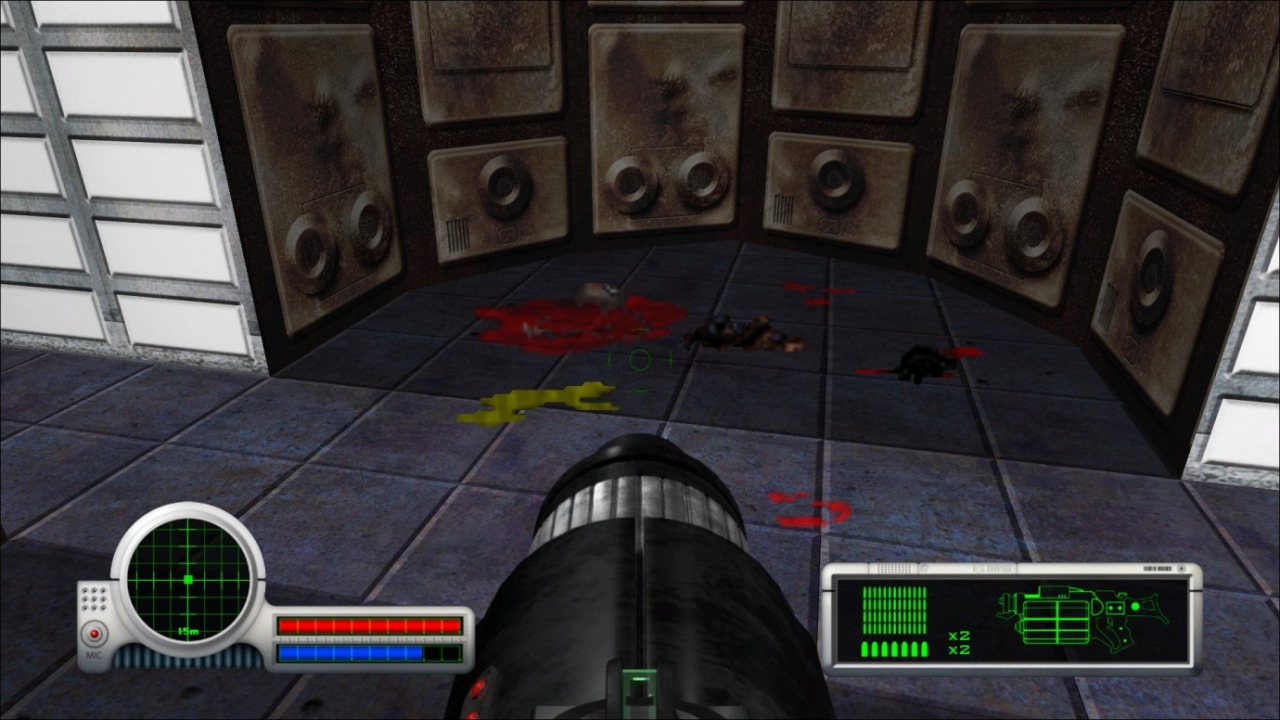The image size is (1280, 720).
Task: Select the green weapon outline icon
Action: (1082, 614)
